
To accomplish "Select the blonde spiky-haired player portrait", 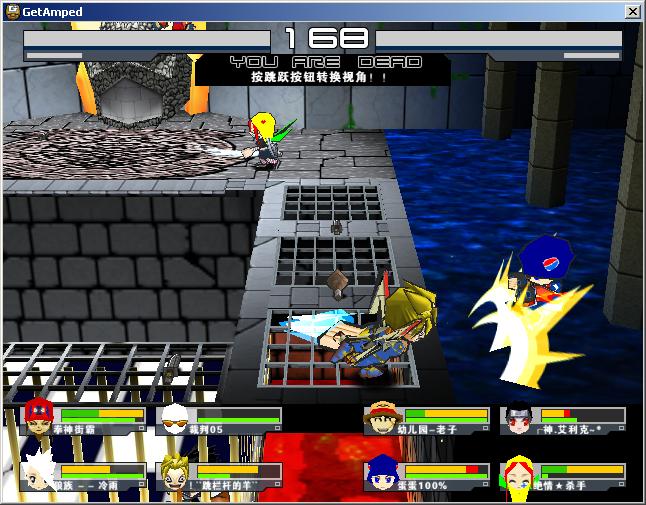I will (x=175, y=473).
